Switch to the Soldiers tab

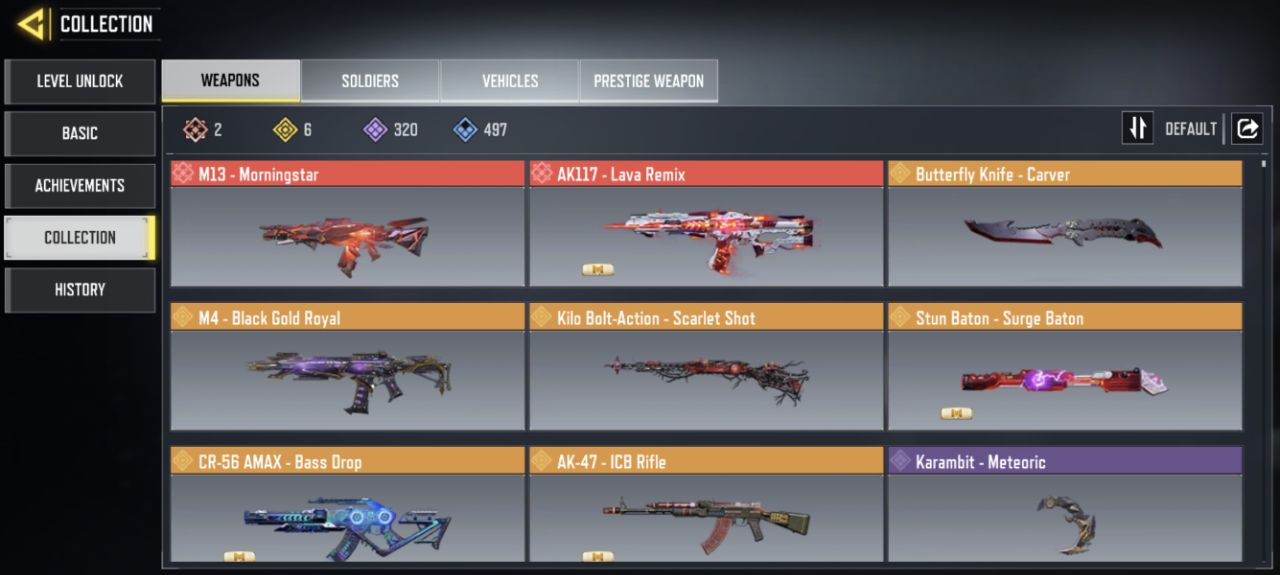pos(370,81)
